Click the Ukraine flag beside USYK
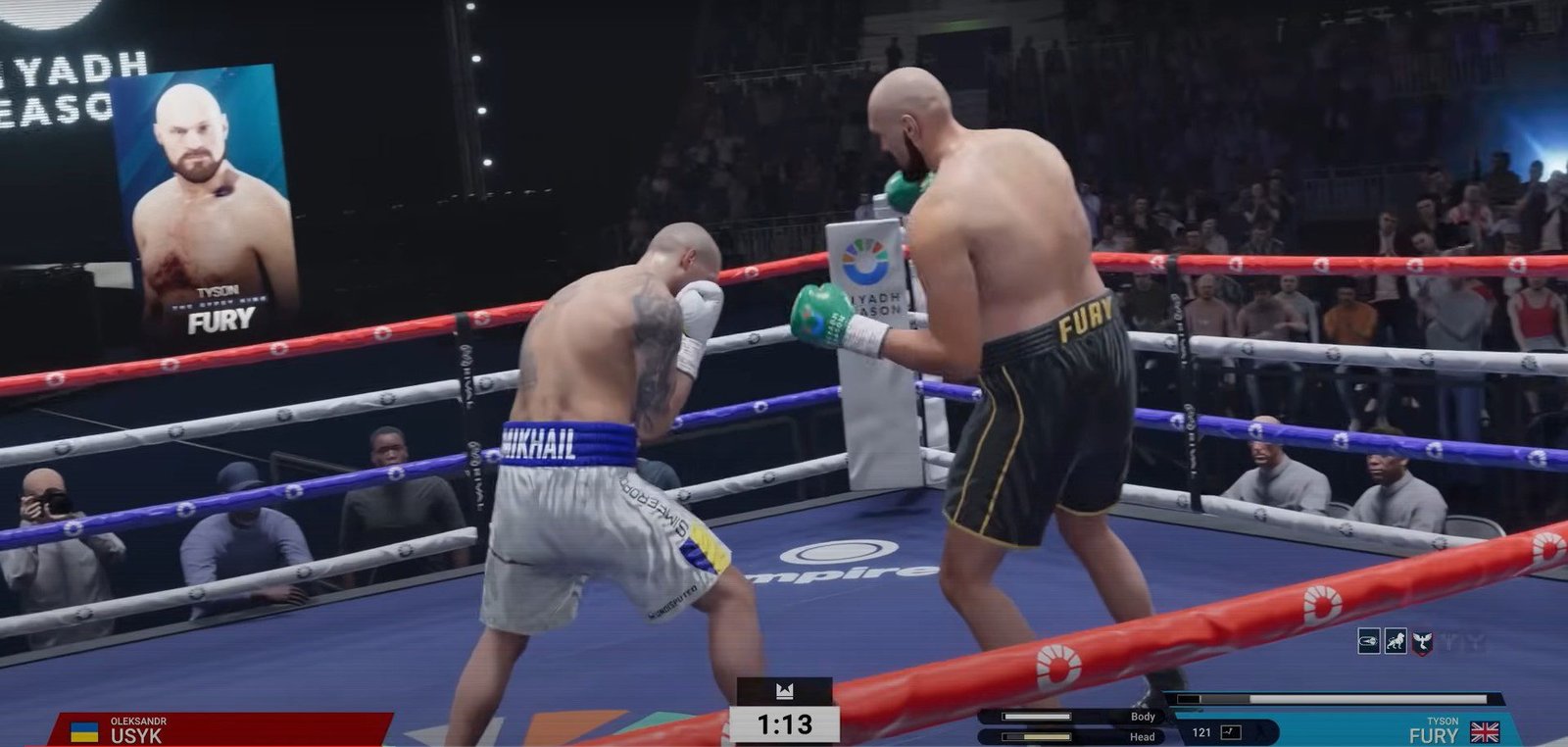Viewport: 1568px width, 747px height. [x=82, y=728]
